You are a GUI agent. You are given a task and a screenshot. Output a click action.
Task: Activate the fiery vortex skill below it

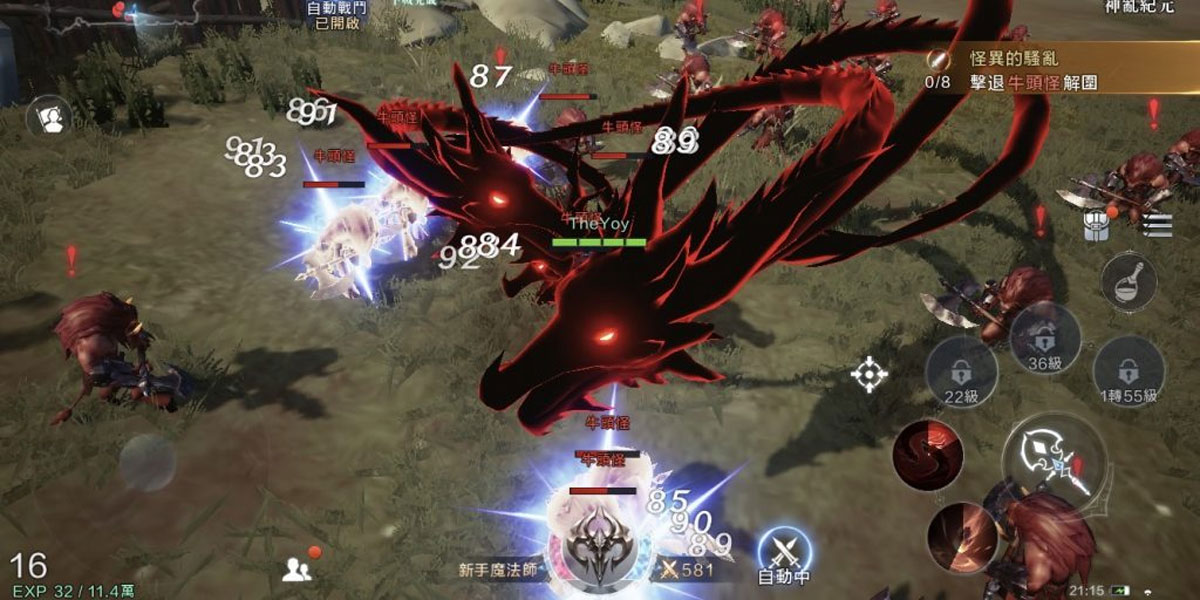pyautogui.click(x=962, y=537)
